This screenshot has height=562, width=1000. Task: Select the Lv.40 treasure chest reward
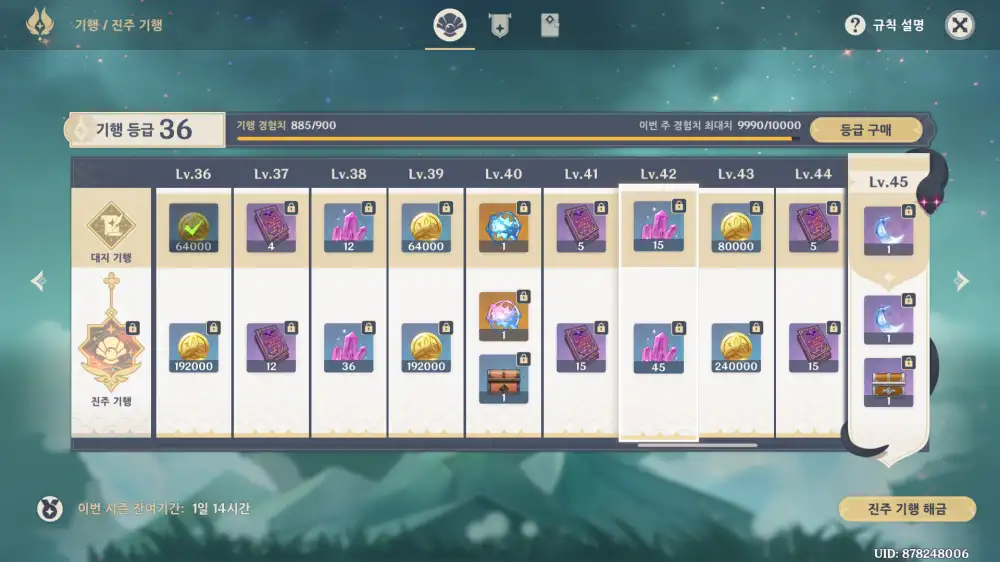pos(504,378)
